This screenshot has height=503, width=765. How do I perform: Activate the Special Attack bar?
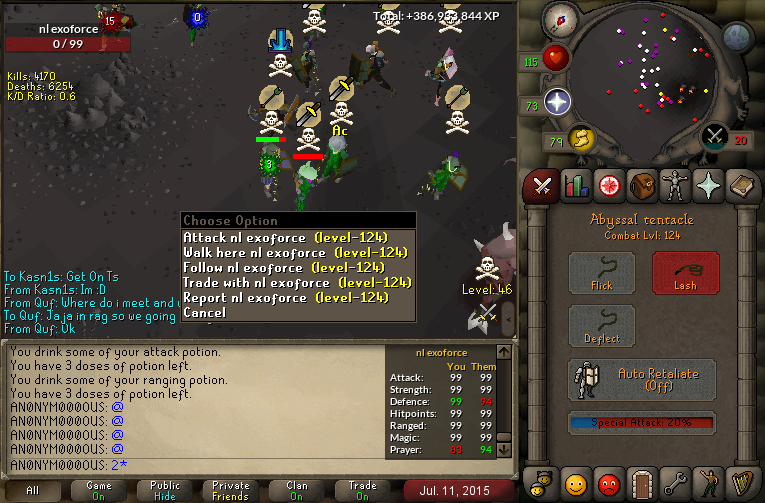click(643, 422)
